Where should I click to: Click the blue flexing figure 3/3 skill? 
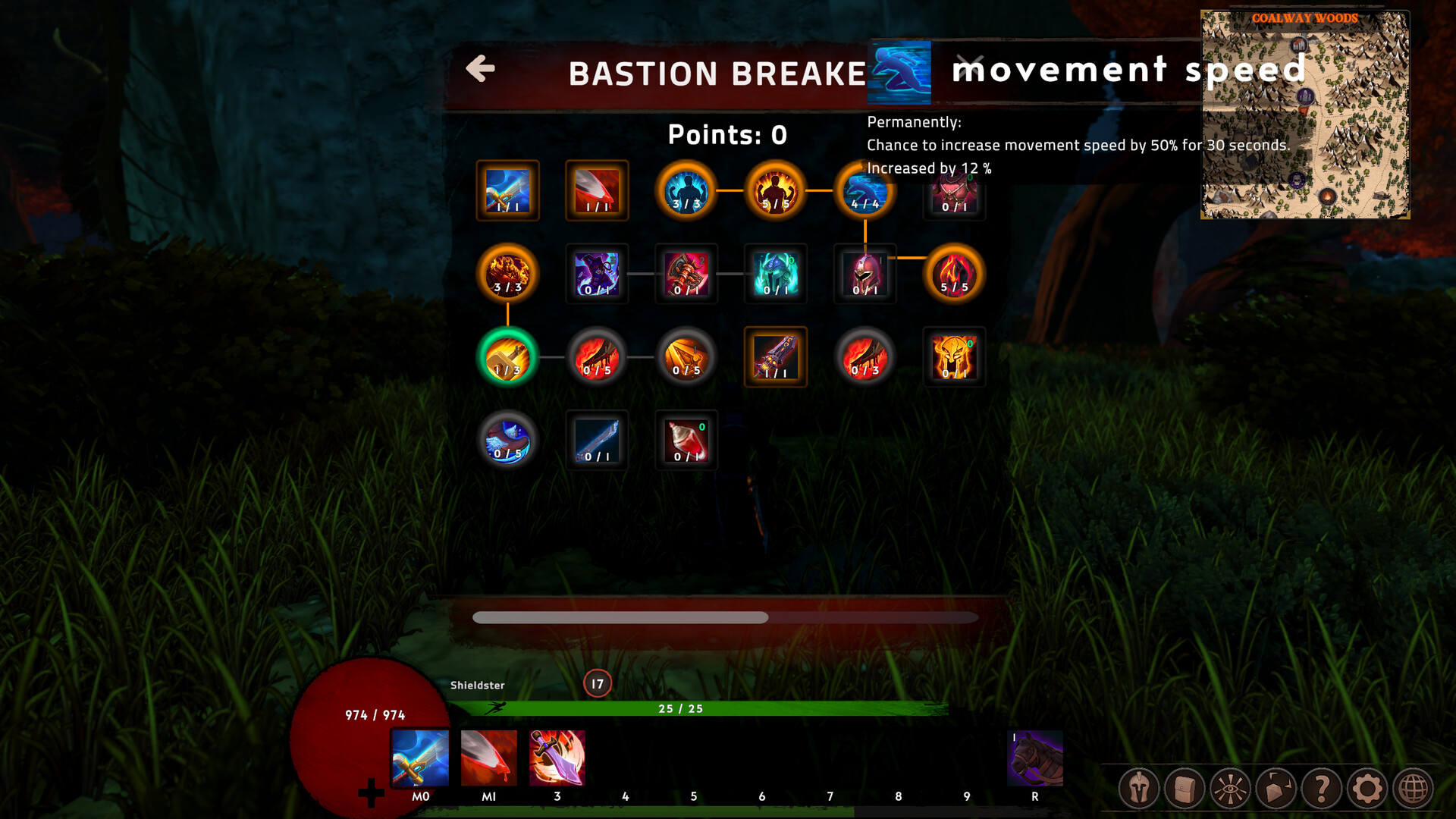686,192
